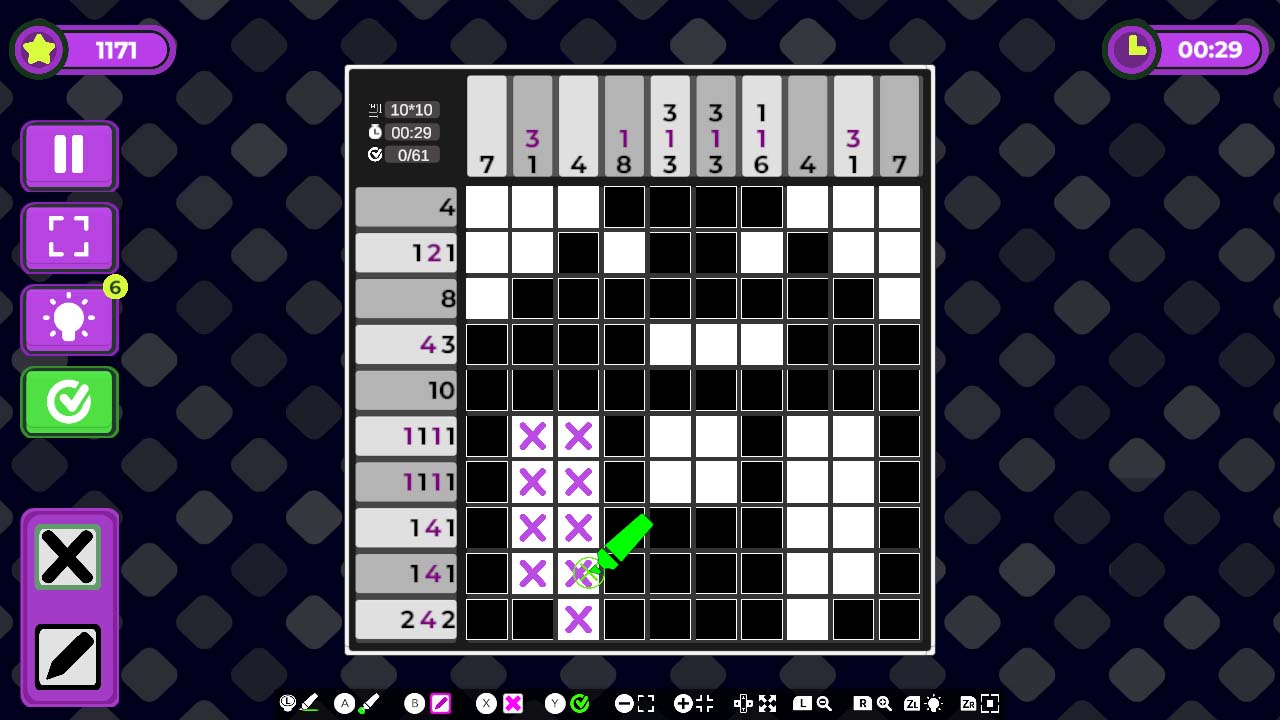Image resolution: width=1280 pixels, height=720 pixels.
Task: Fit the puzzle to screen with bracket icon
Action: (68, 237)
